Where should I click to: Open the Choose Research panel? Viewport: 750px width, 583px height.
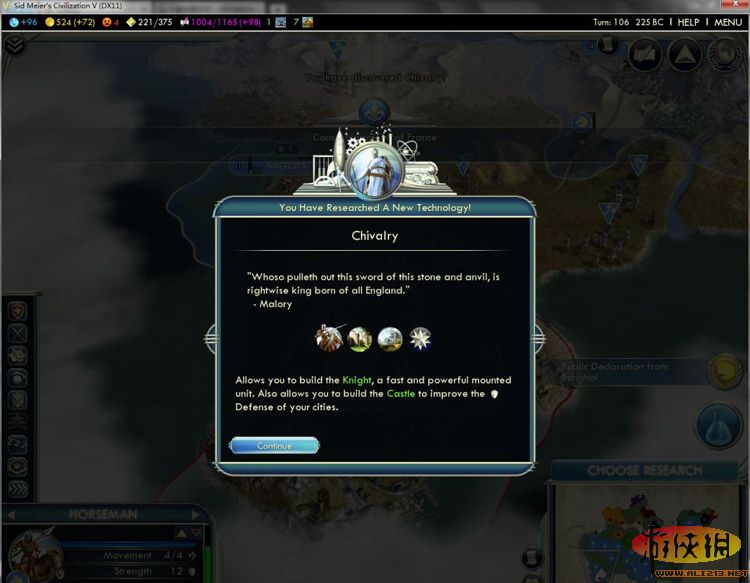point(644,470)
